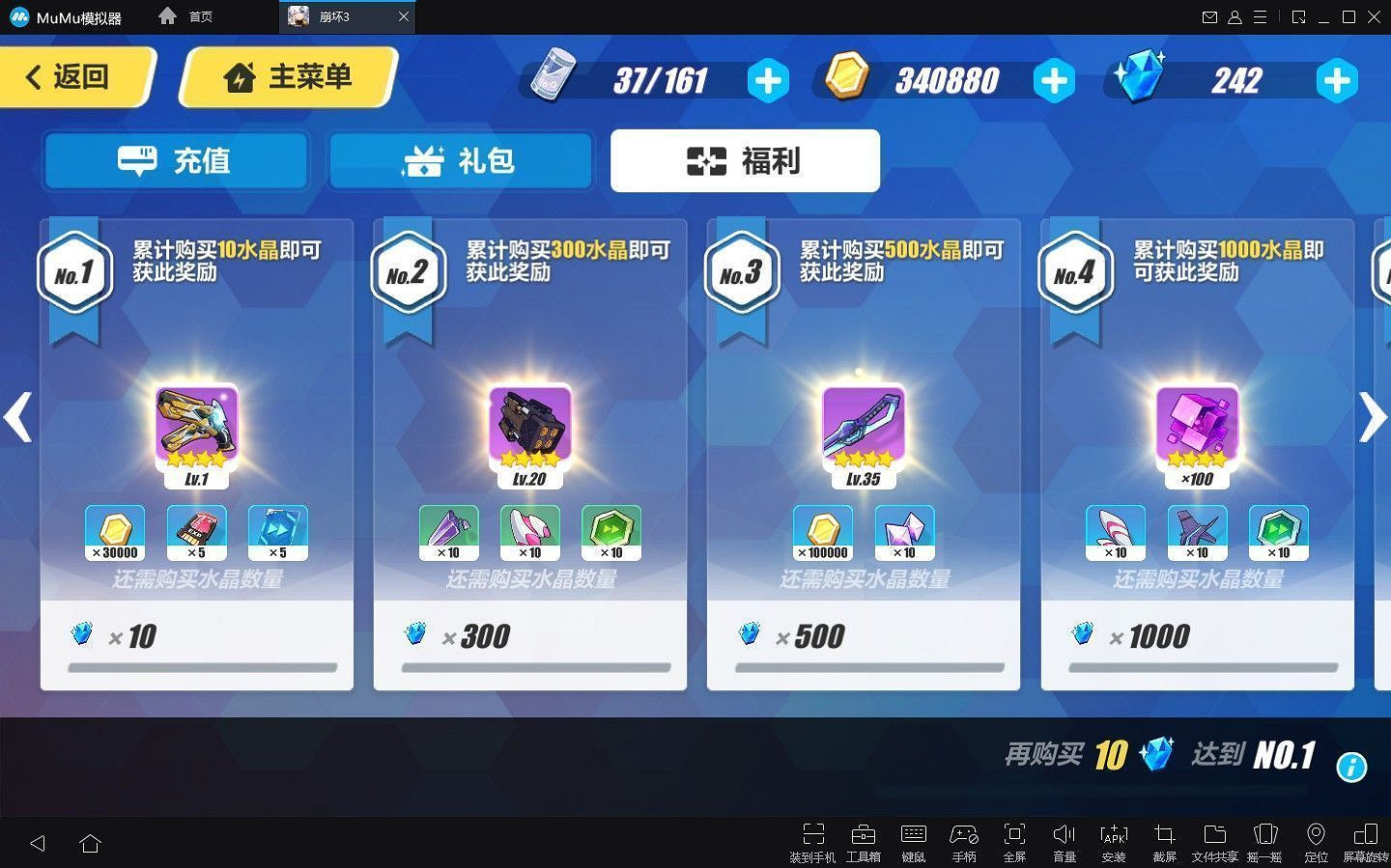Click the APK install icon
The image size is (1391, 868).
[x=1114, y=838]
